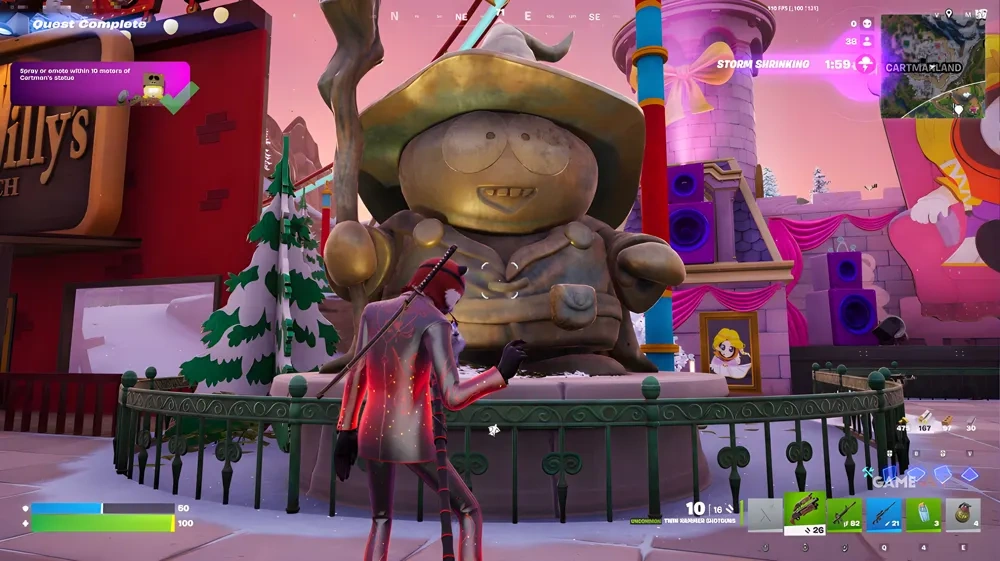Select the Twin Hammer Shotguns hotbar slot

(x=803, y=514)
